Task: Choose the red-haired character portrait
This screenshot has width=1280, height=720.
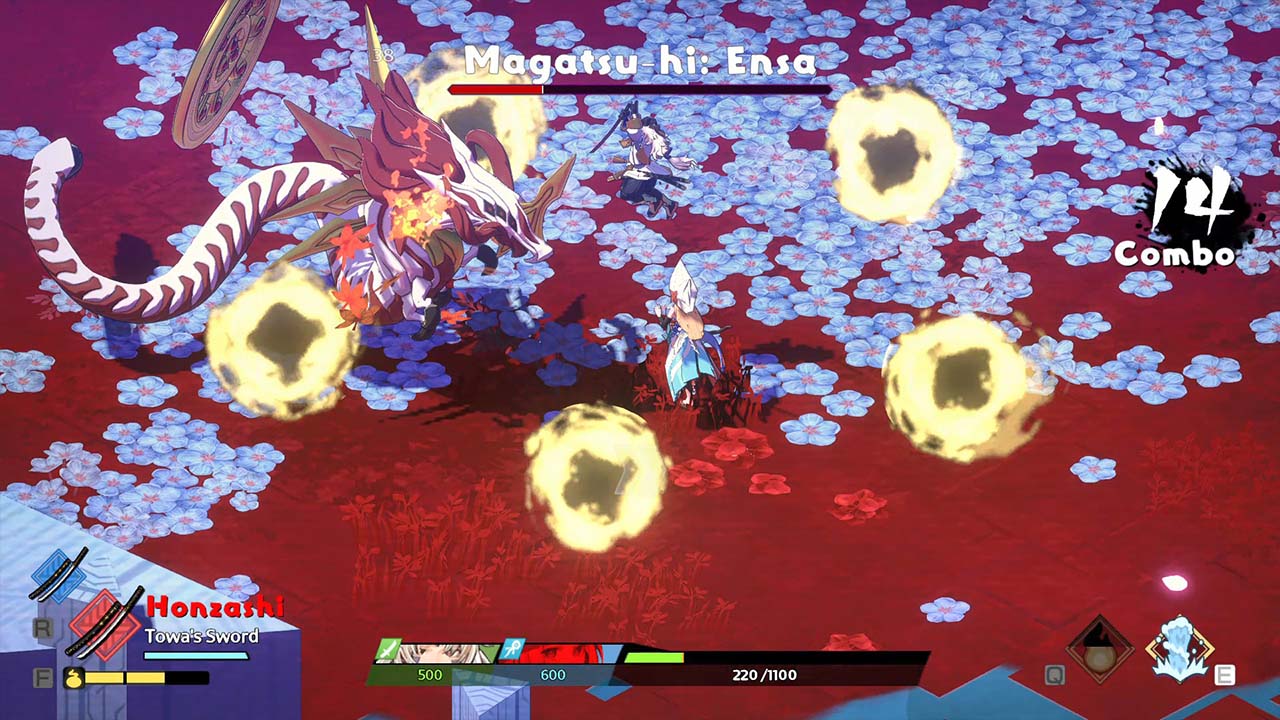Action: [560, 654]
